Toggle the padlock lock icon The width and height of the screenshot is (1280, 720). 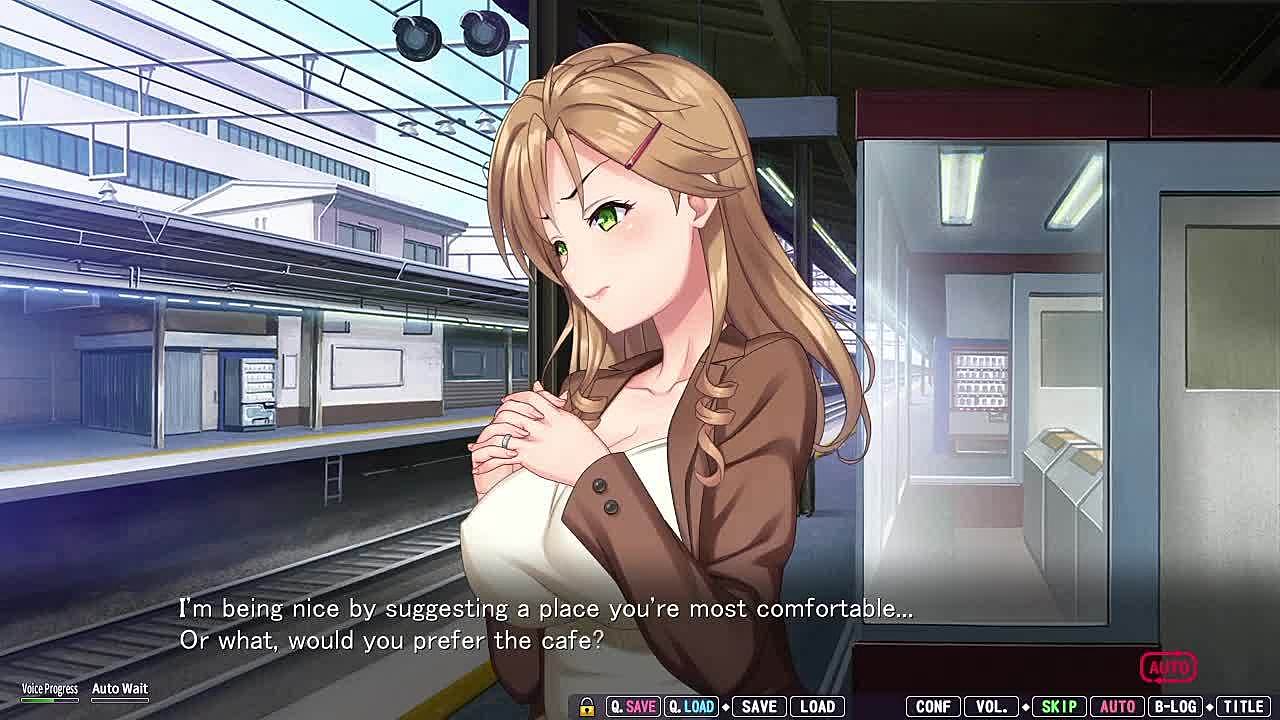tap(587, 707)
